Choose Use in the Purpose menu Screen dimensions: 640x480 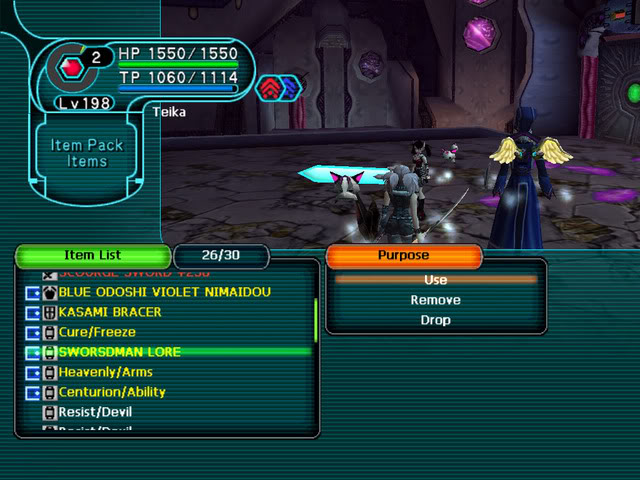pyautogui.click(x=435, y=280)
